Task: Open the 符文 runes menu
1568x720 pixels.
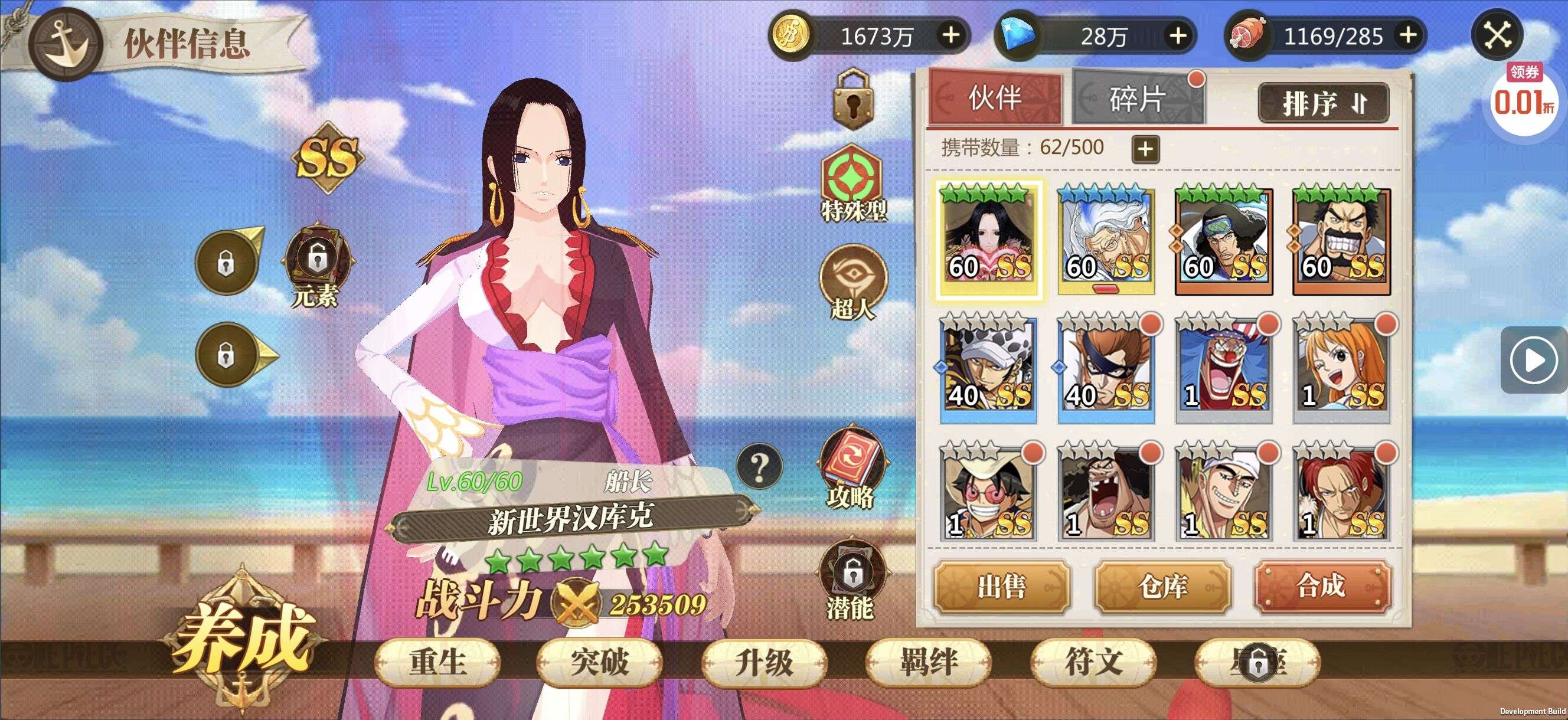Action: (1093, 662)
